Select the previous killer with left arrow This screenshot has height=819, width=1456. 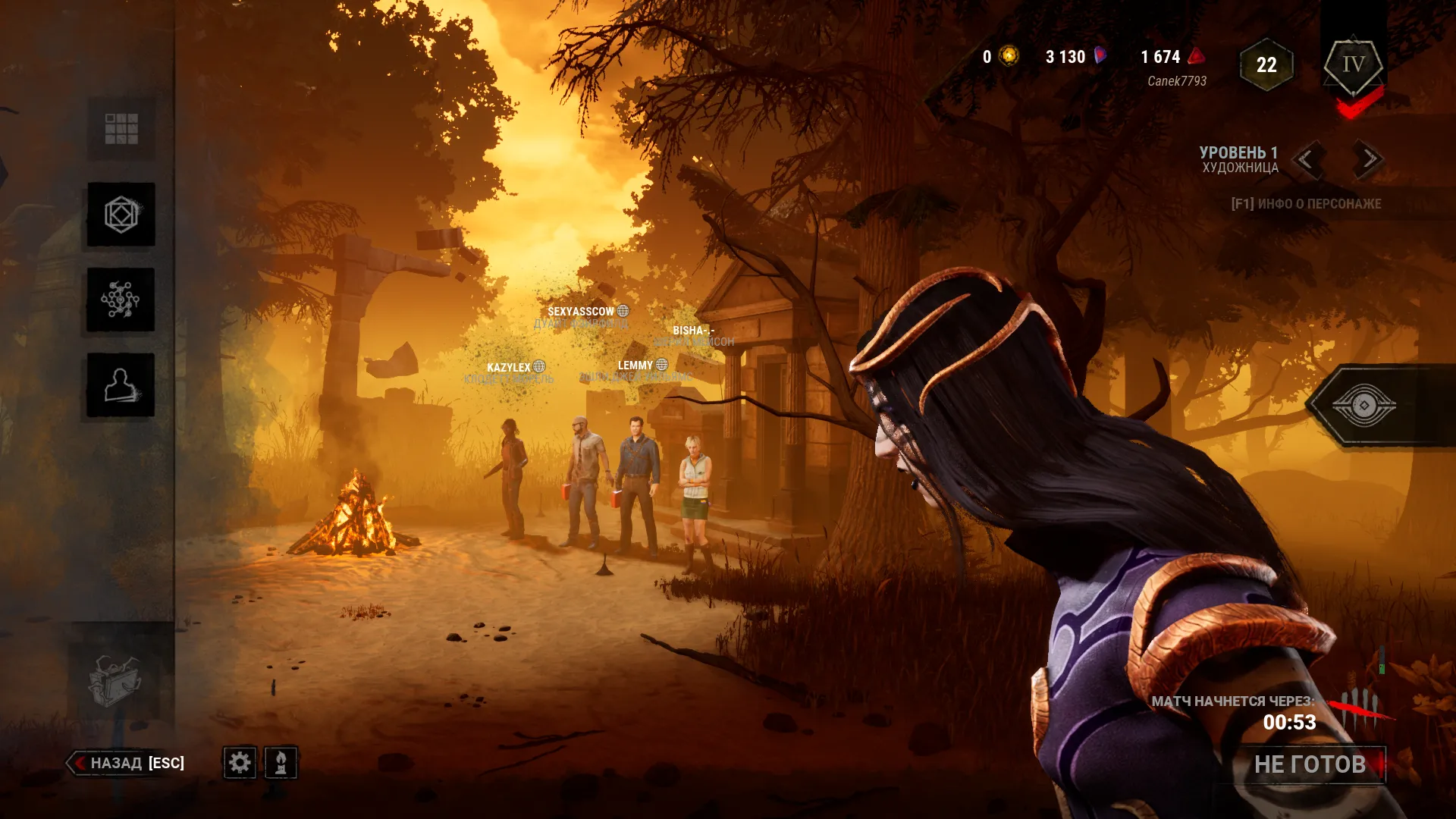[1307, 159]
